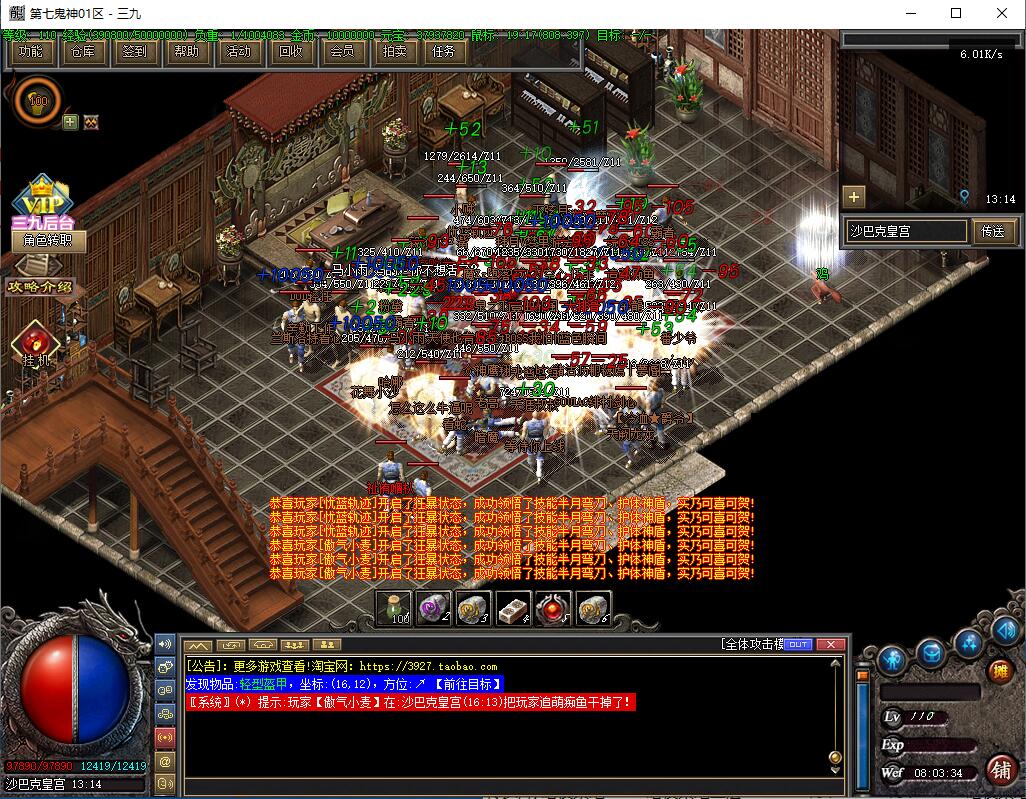Open the 回收 recycle menu

(290, 52)
